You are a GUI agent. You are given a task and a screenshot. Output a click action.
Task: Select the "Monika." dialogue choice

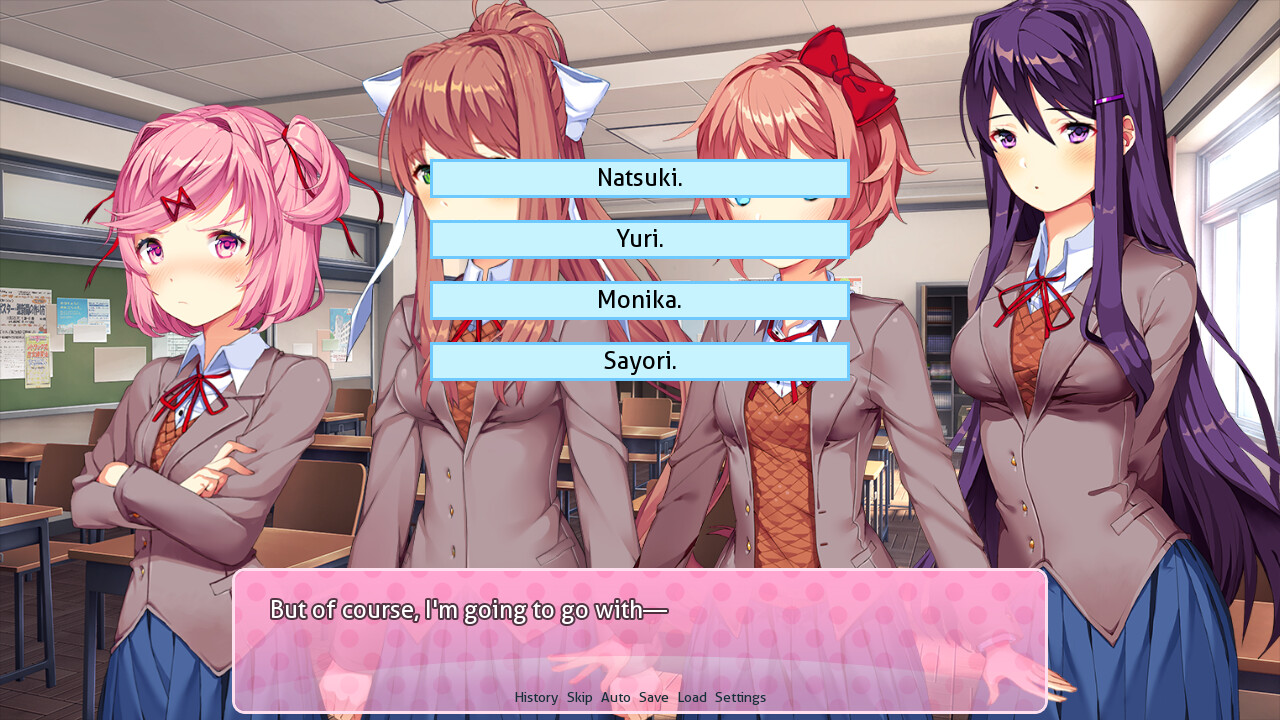pyautogui.click(x=640, y=300)
